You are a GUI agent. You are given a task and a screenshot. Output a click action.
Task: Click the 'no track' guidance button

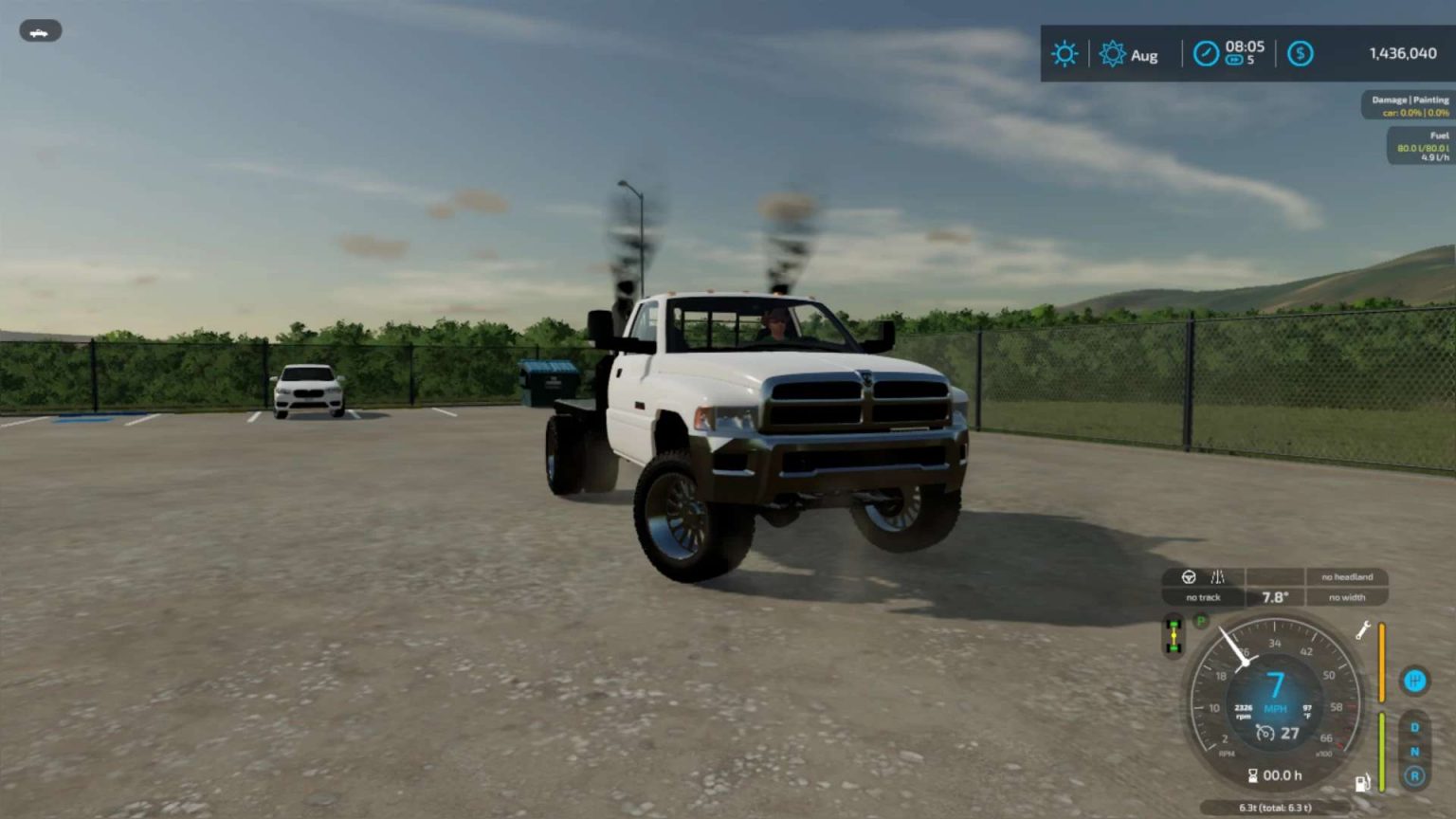click(x=1202, y=597)
